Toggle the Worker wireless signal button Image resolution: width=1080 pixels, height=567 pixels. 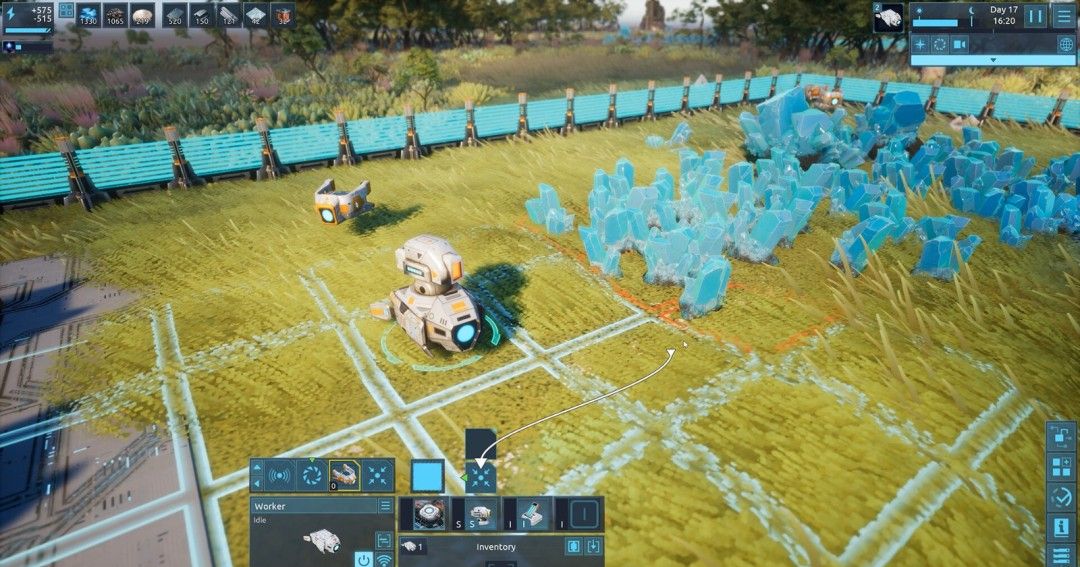click(x=384, y=559)
